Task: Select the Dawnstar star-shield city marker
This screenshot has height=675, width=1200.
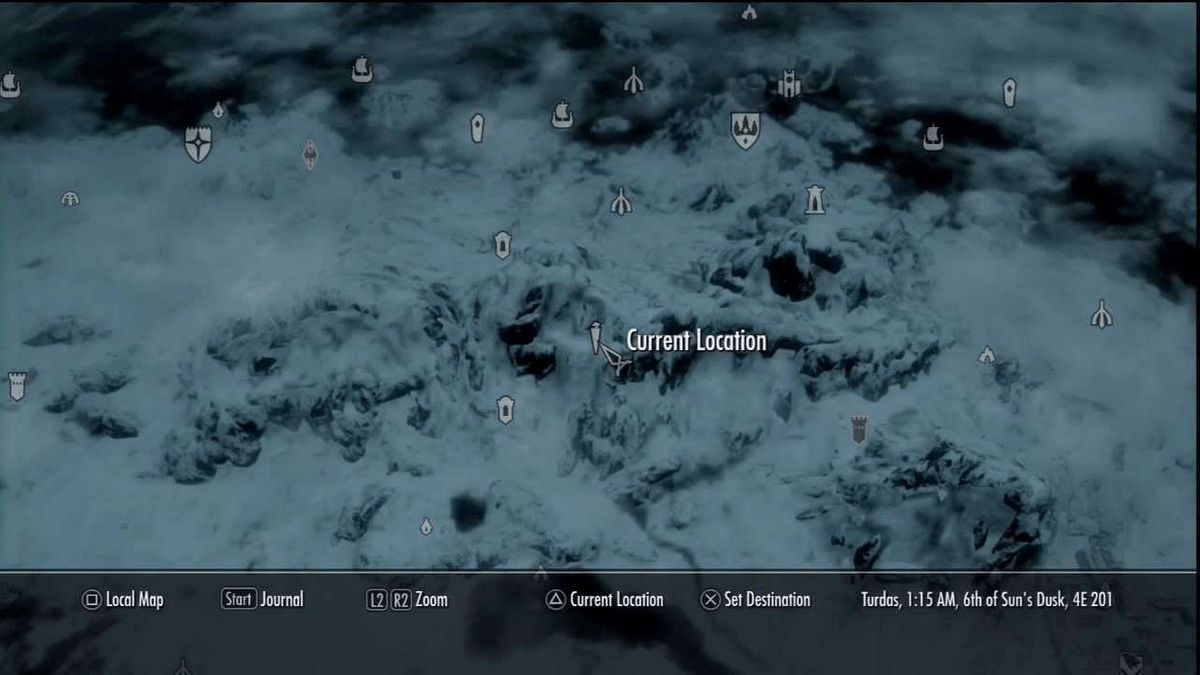Action: coord(198,143)
